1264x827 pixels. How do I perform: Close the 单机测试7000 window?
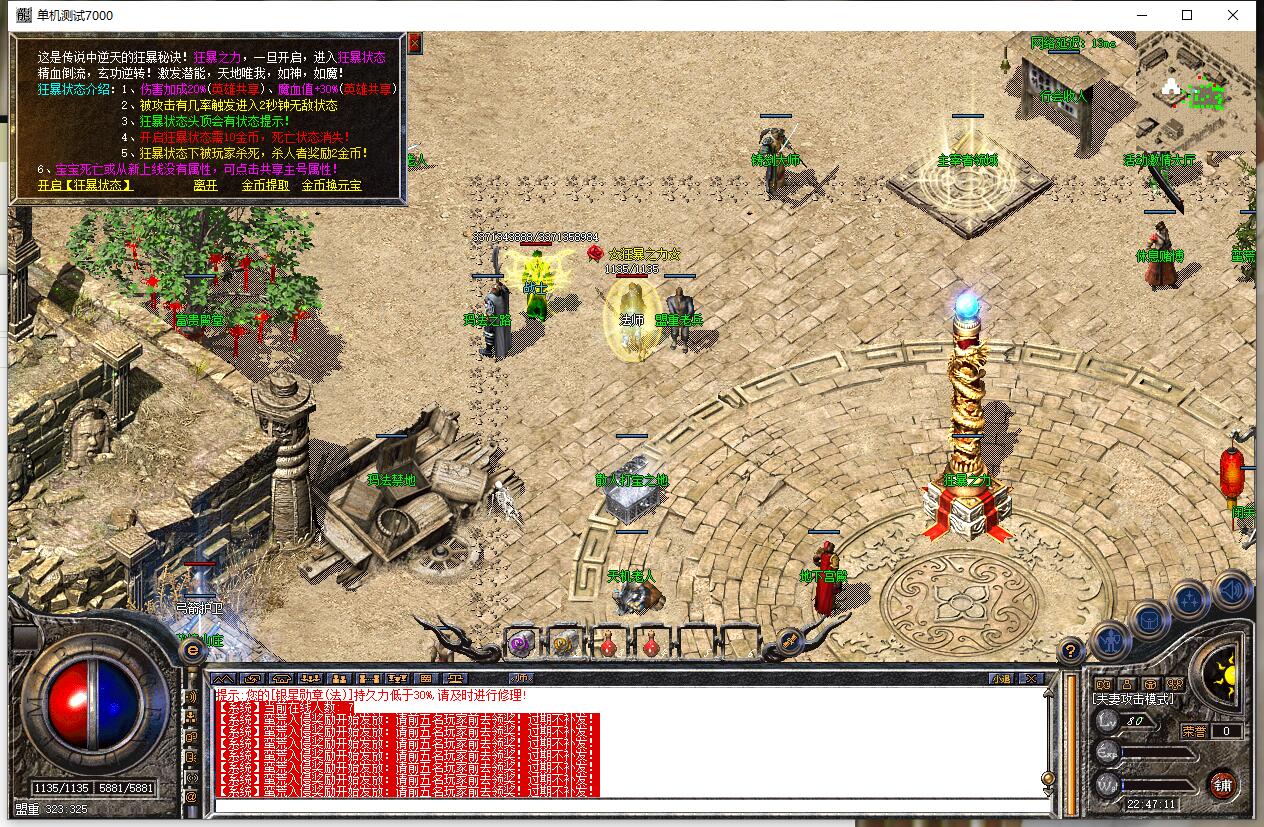click(x=1234, y=15)
